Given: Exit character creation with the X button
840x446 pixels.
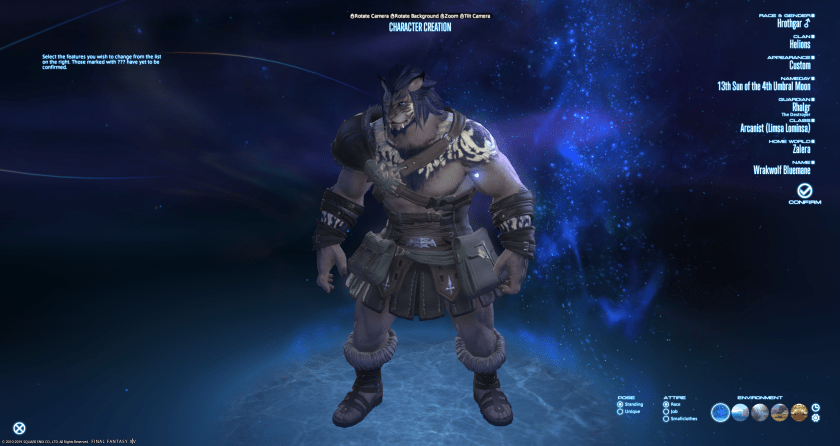Looking at the screenshot, I should point(19,428).
